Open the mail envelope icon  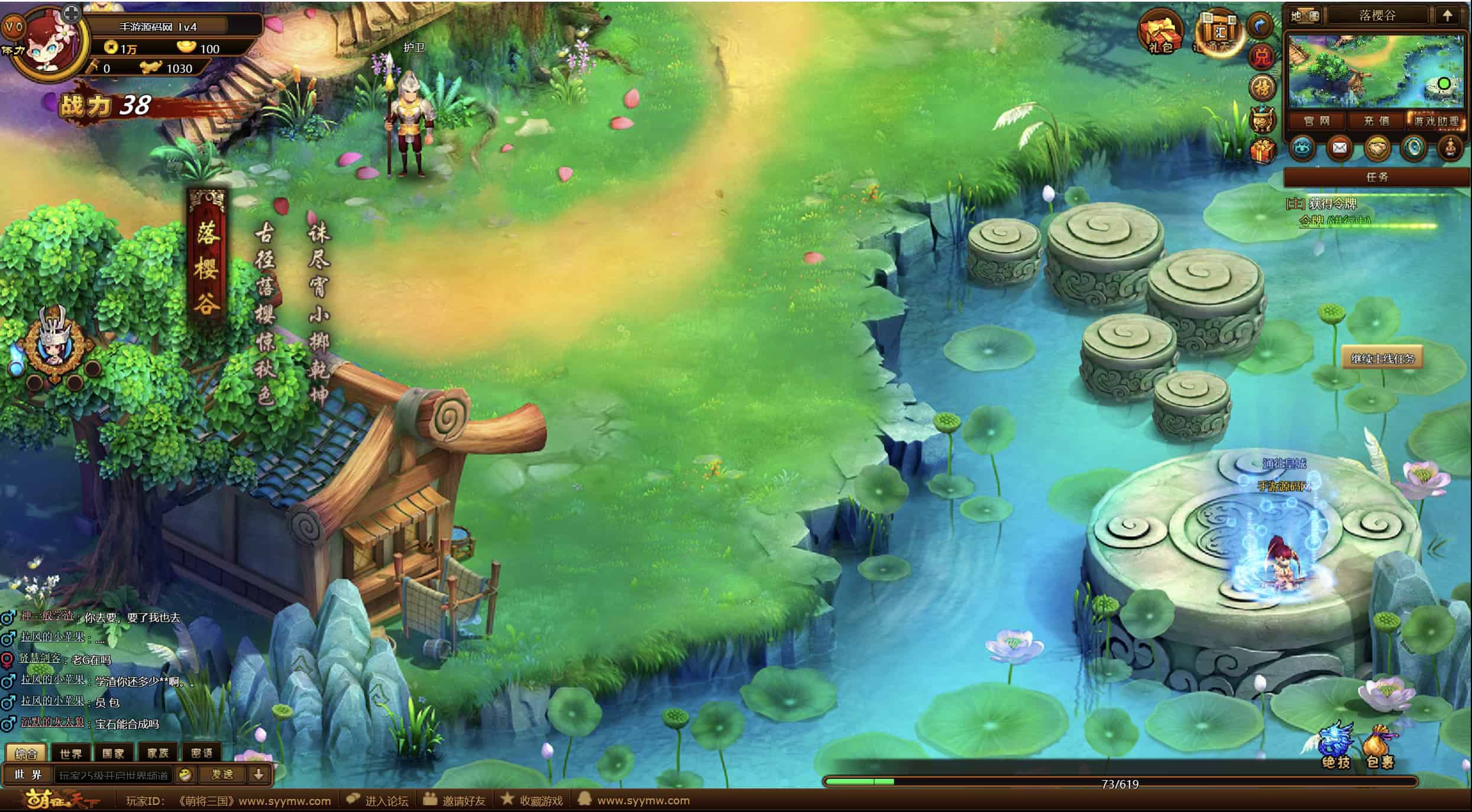(x=1339, y=148)
